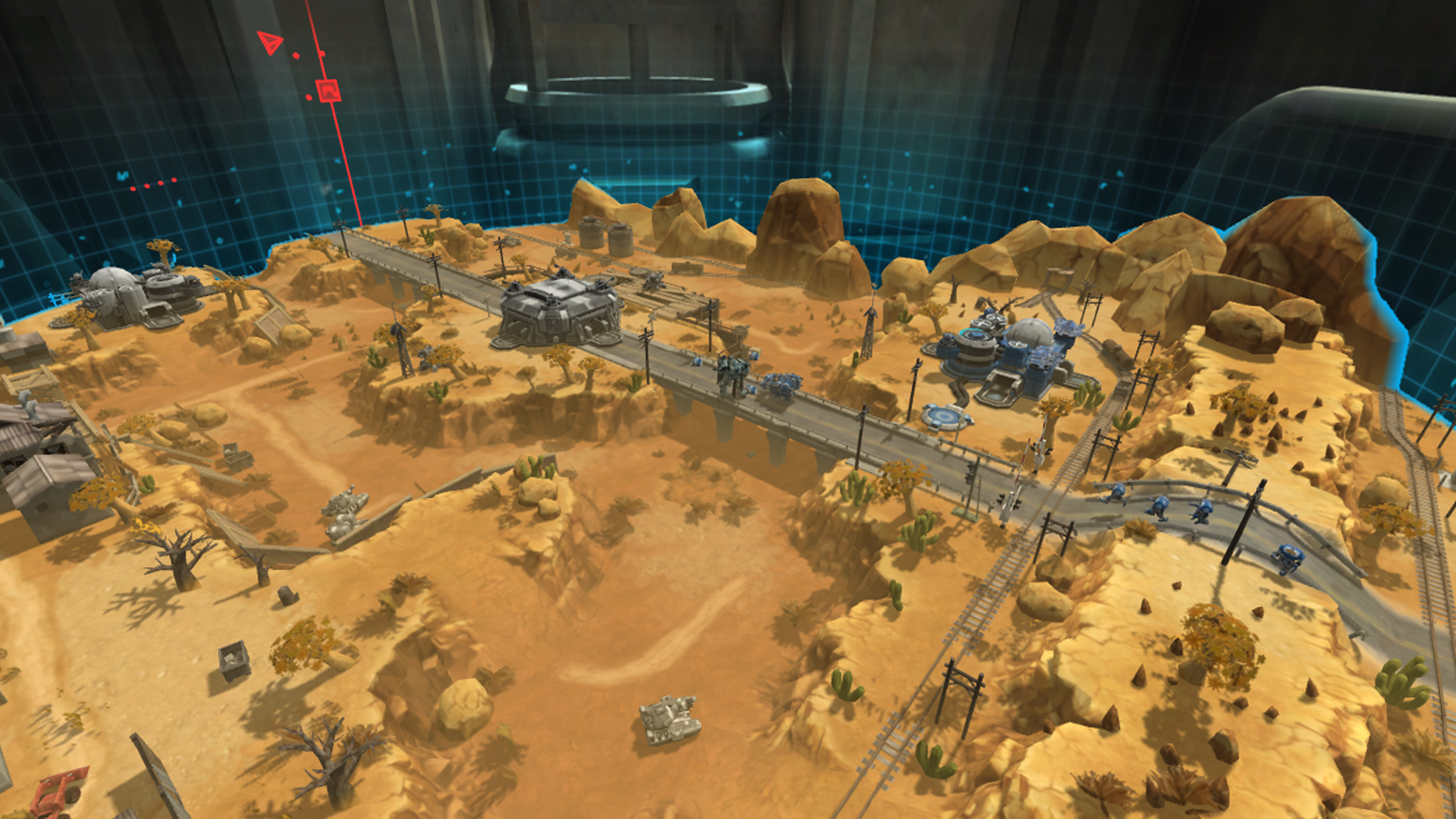Select the red square marker on the beam
Viewport: 1456px width, 819px height.
tap(328, 91)
